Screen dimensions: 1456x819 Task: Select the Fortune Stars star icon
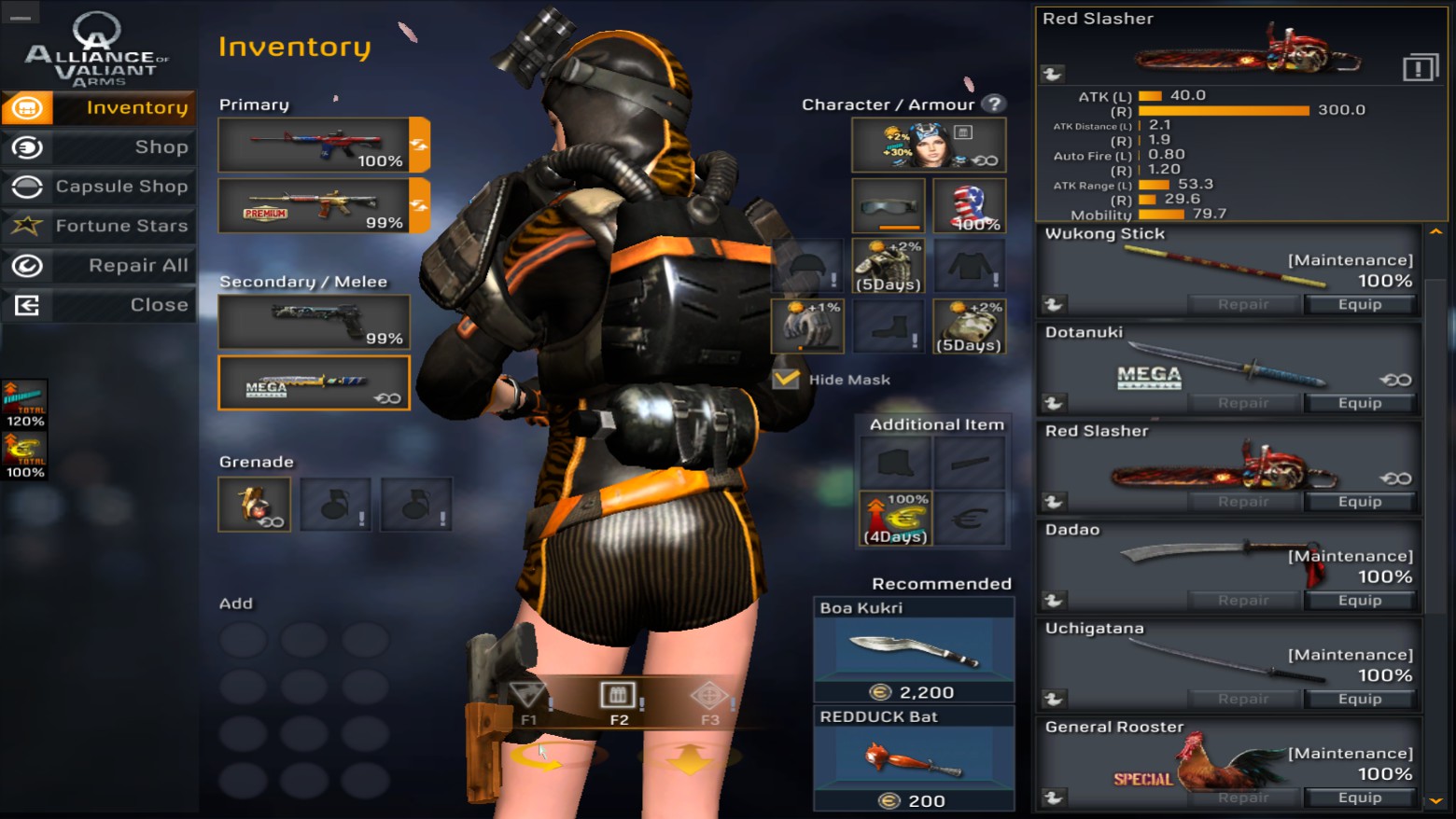click(28, 226)
